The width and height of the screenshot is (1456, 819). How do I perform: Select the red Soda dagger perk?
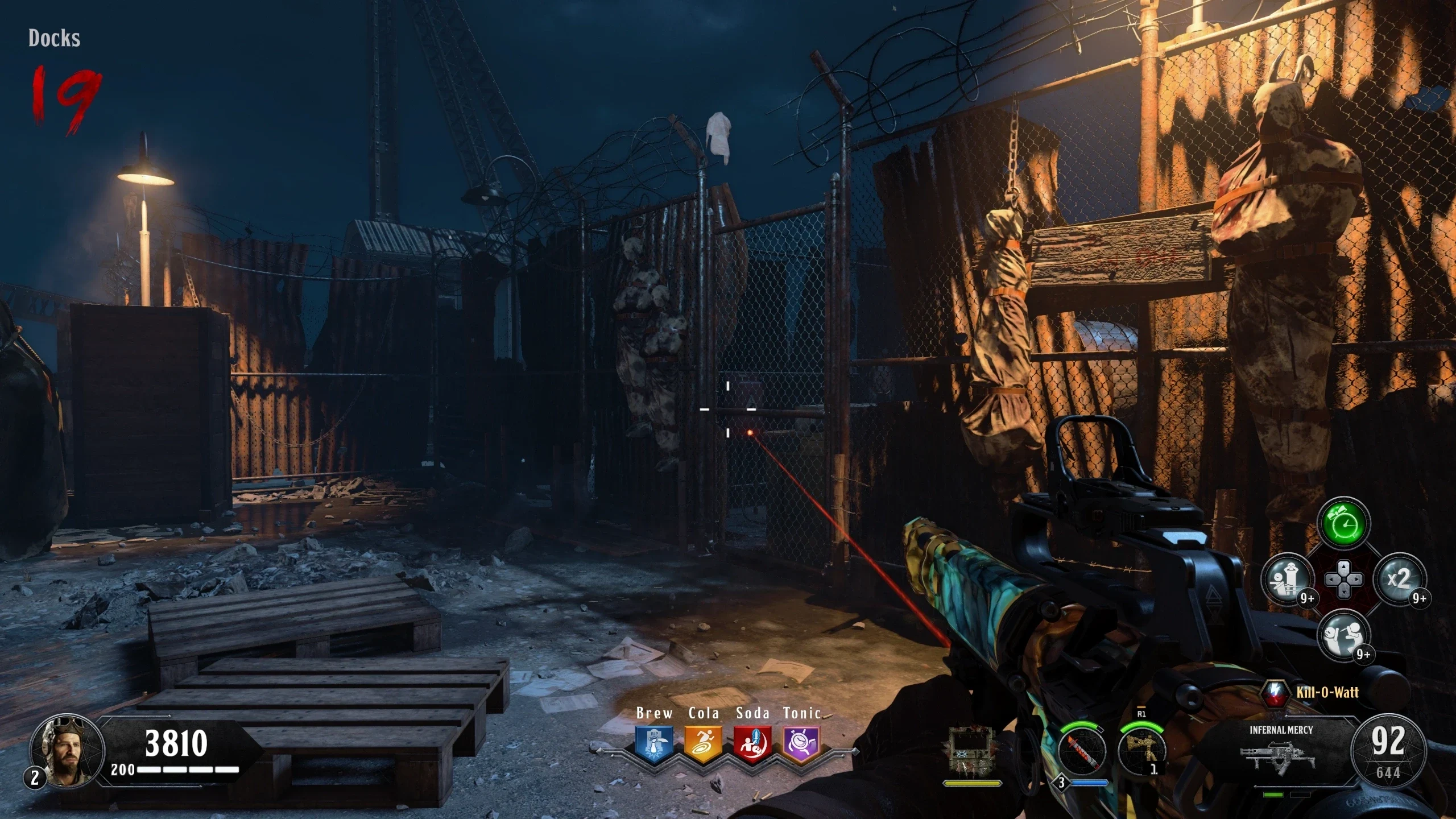pyautogui.click(x=752, y=743)
